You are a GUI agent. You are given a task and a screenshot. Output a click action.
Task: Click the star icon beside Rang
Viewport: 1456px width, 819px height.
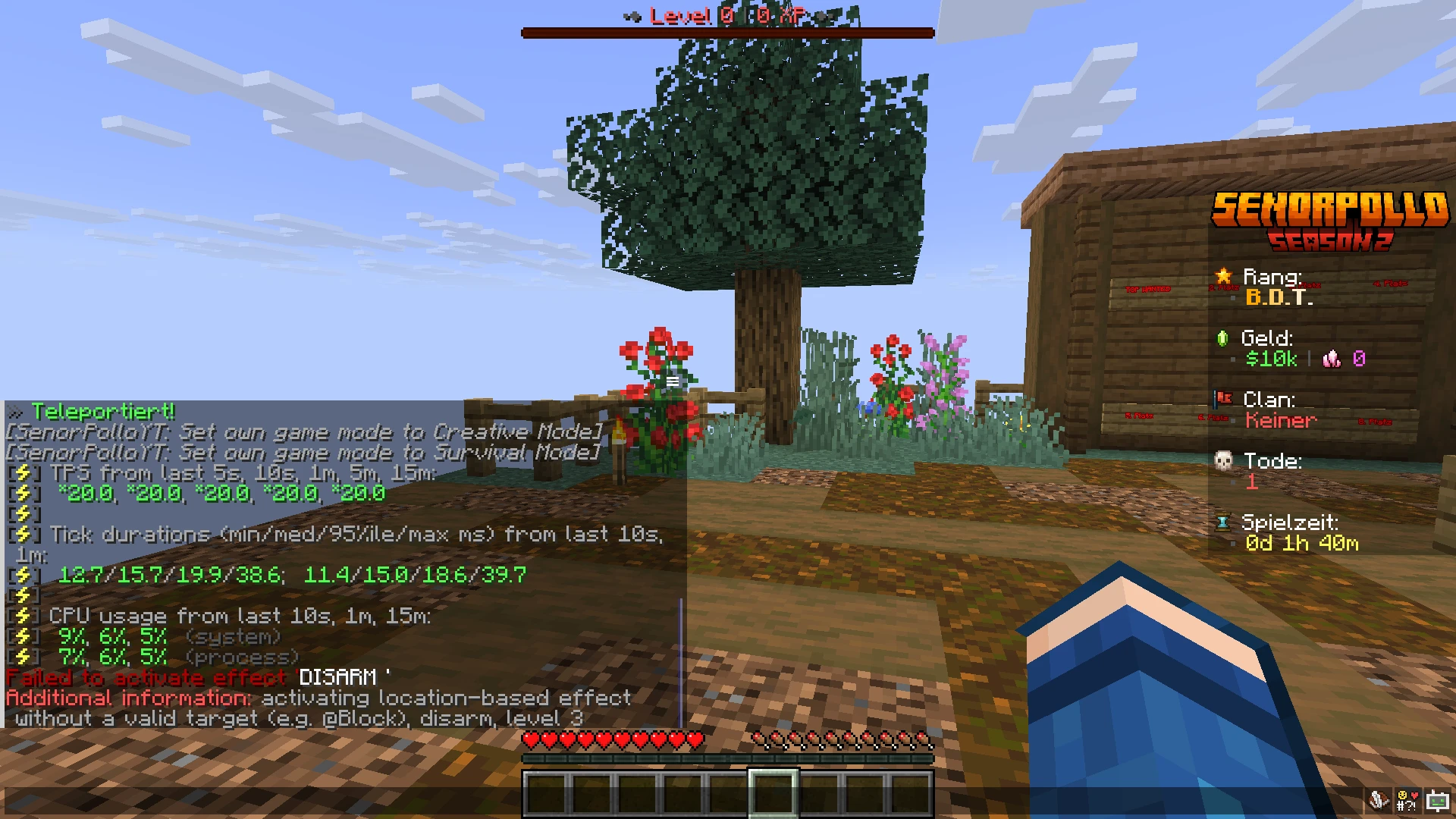(x=1224, y=278)
